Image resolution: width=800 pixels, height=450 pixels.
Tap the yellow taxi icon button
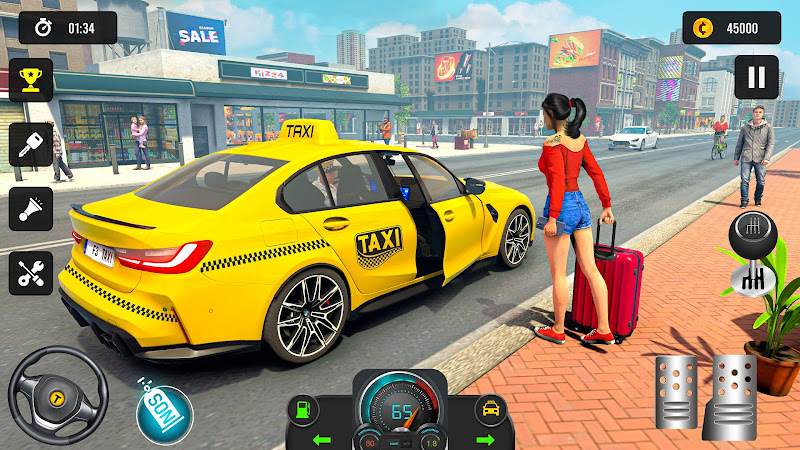pyautogui.click(x=491, y=410)
